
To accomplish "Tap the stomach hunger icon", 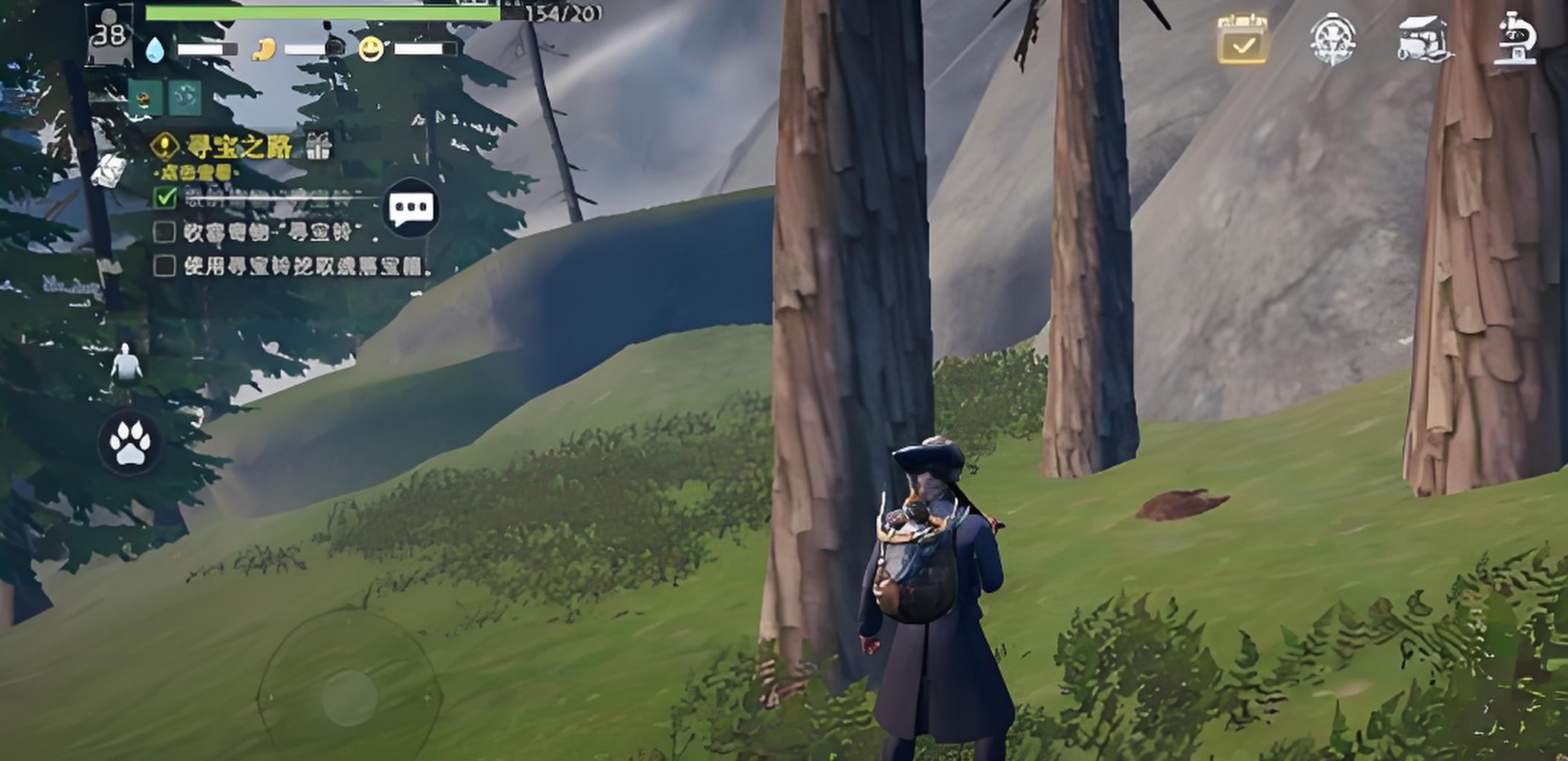I will (264, 50).
